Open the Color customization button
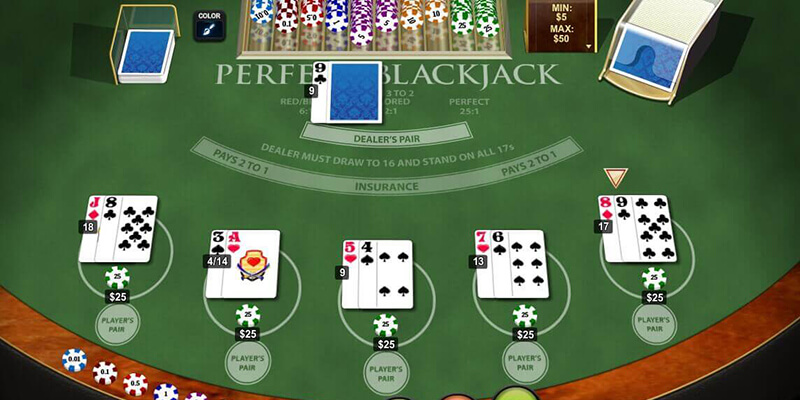The width and height of the screenshot is (800, 400). click(x=209, y=25)
